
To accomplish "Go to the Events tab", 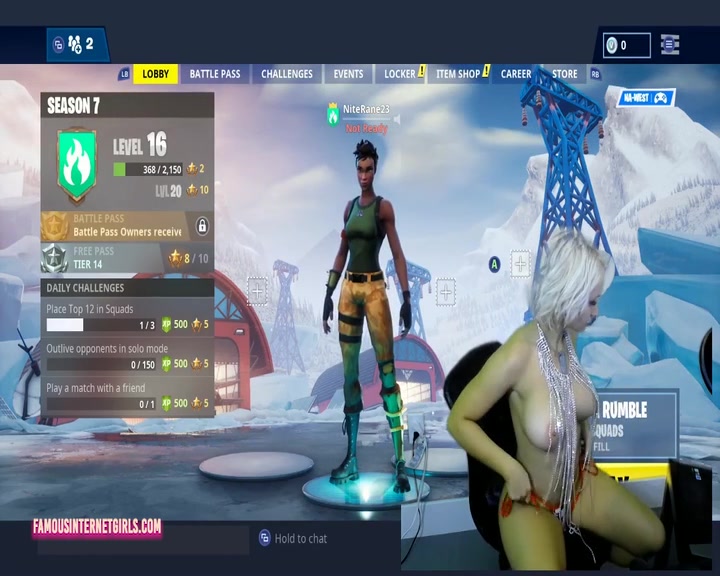I will click(x=348, y=74).
